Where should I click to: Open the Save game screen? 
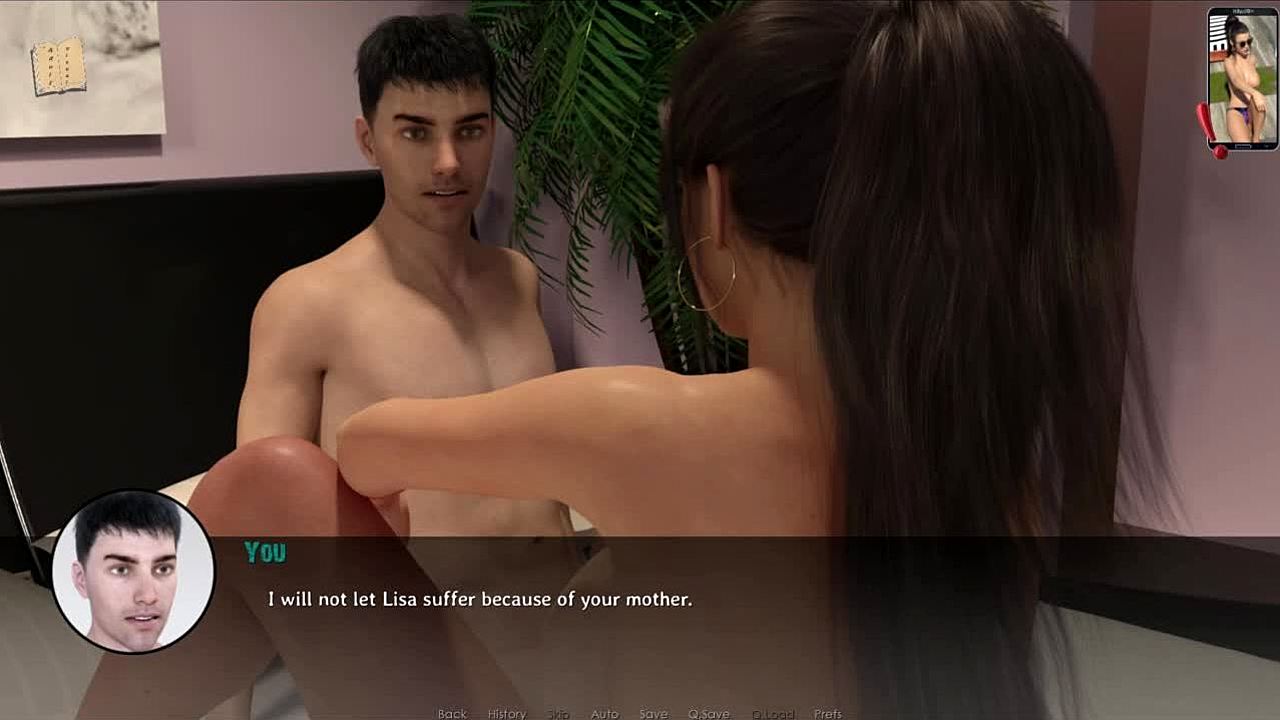[653, 713]
